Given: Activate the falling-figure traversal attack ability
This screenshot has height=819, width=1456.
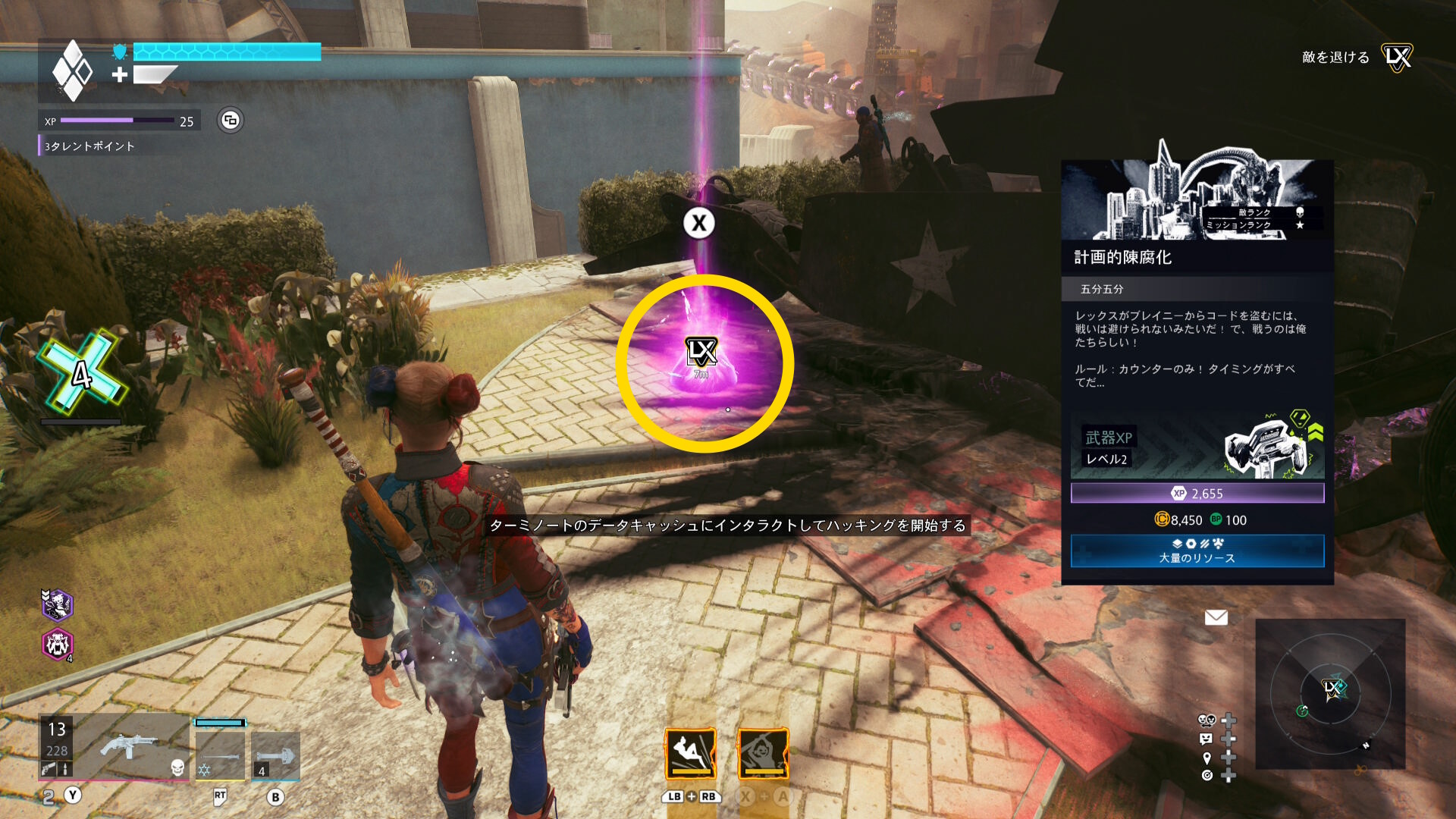Looking at the screenshot, I should click(691, 754).
